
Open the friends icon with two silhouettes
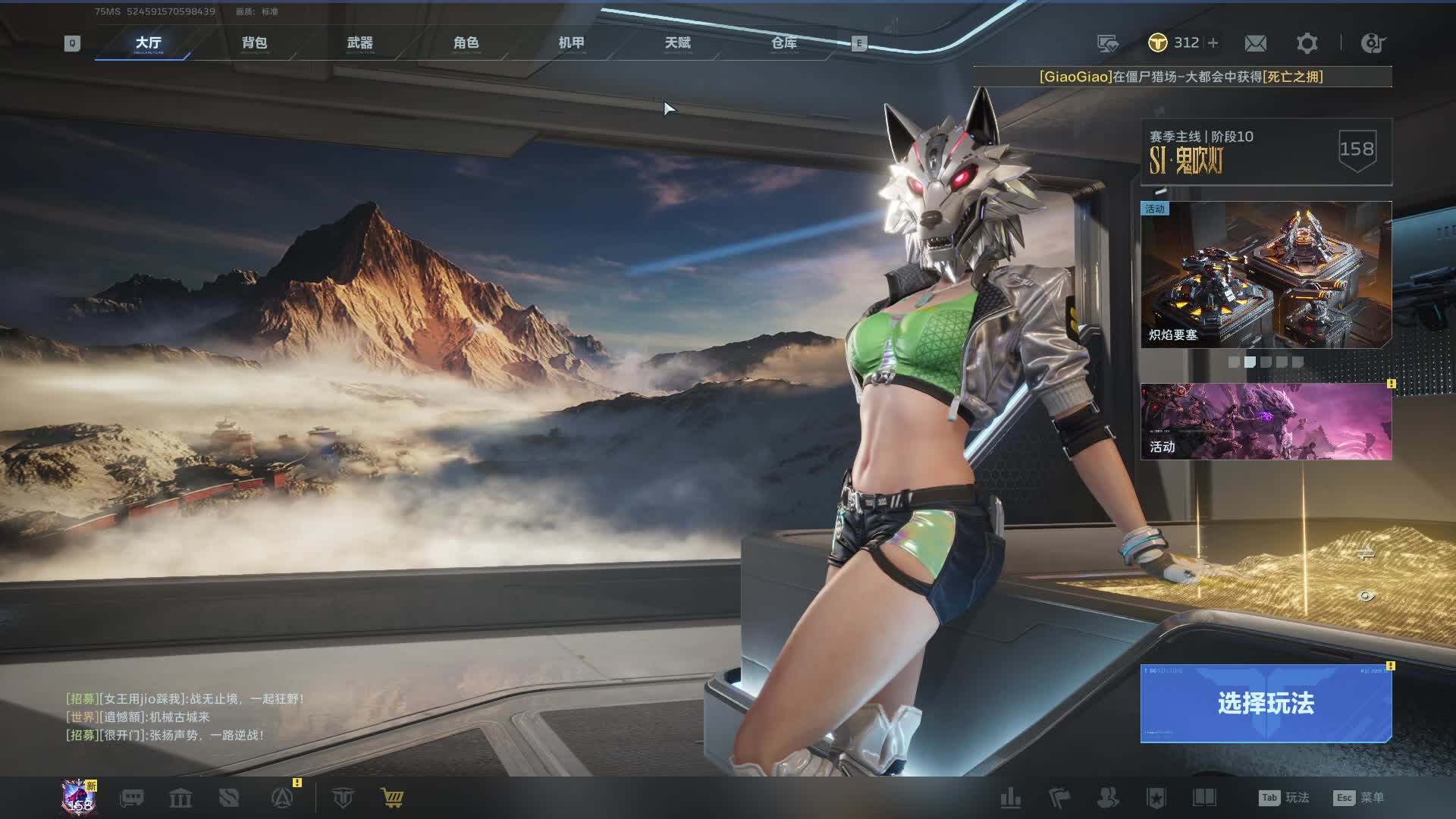(1108, 798)
